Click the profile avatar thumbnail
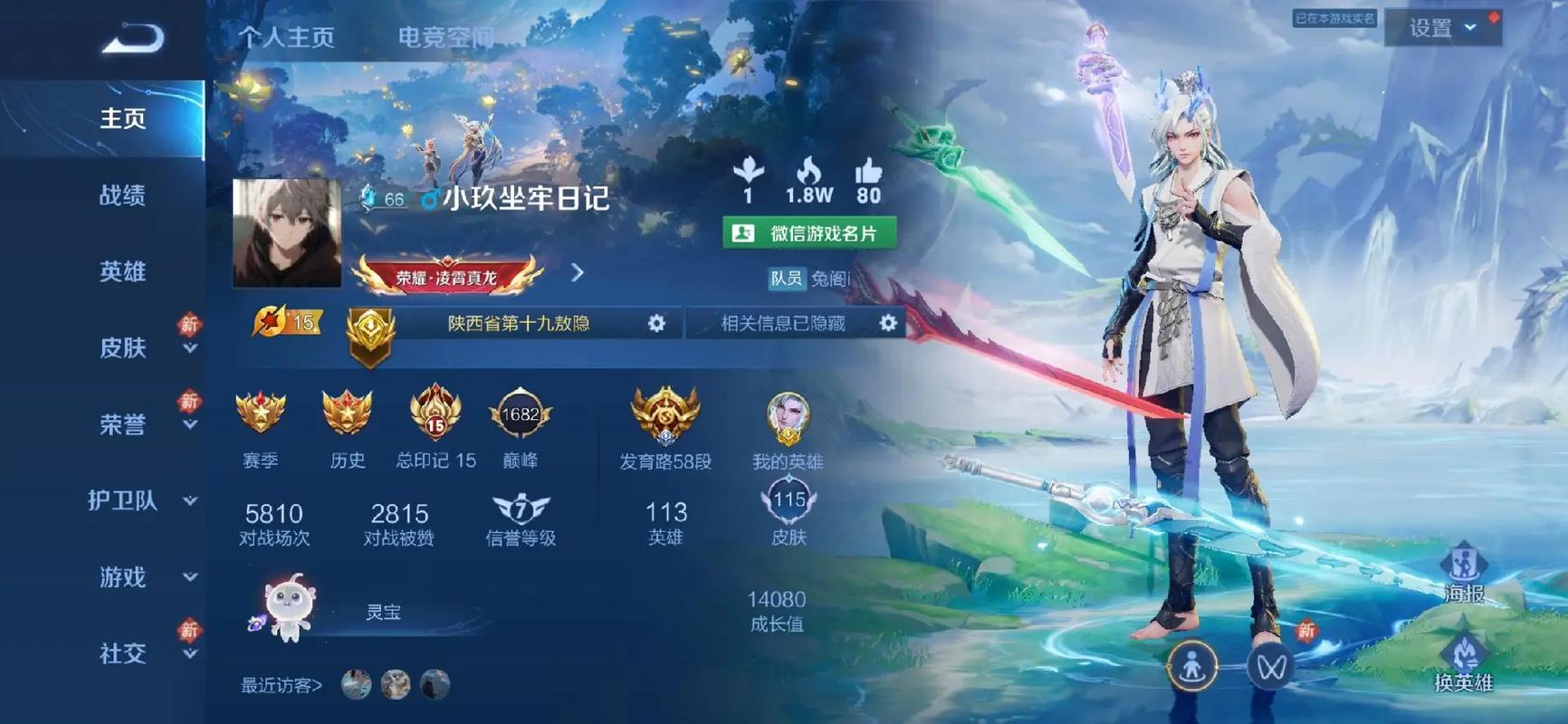1568x724 pixels. [x=286, y=233]
